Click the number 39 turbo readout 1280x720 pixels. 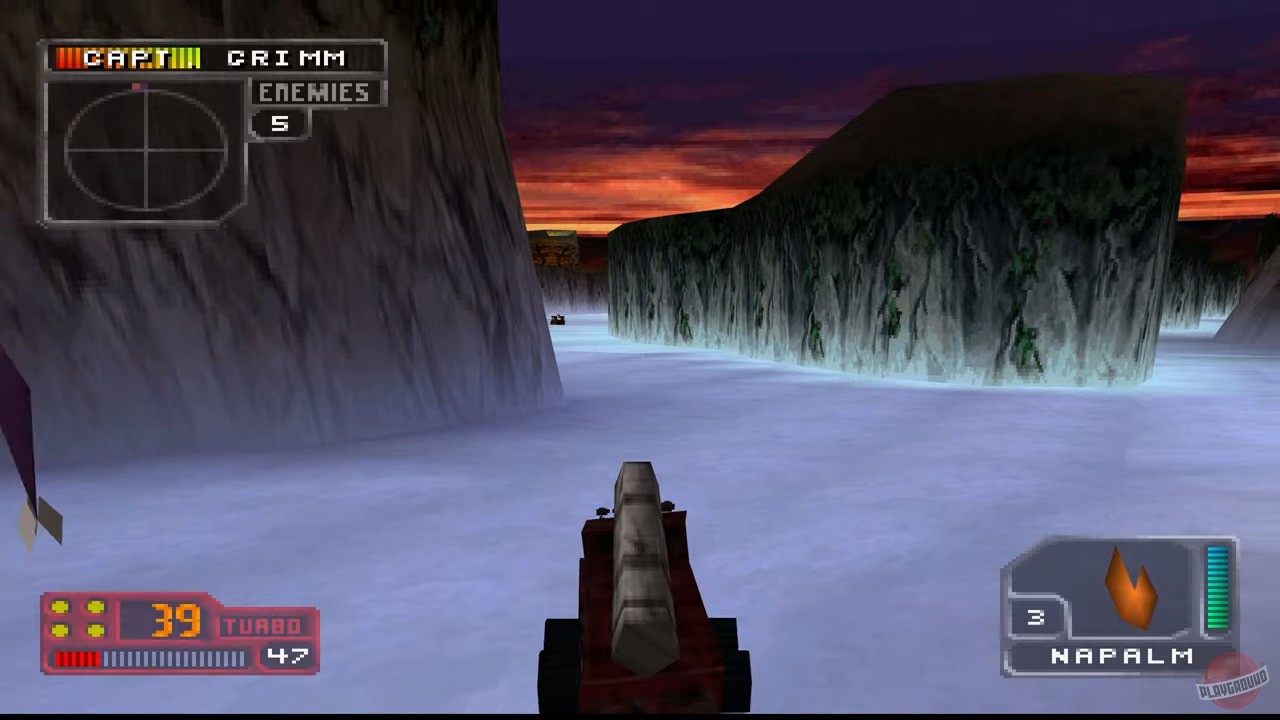tap(178, 621)
